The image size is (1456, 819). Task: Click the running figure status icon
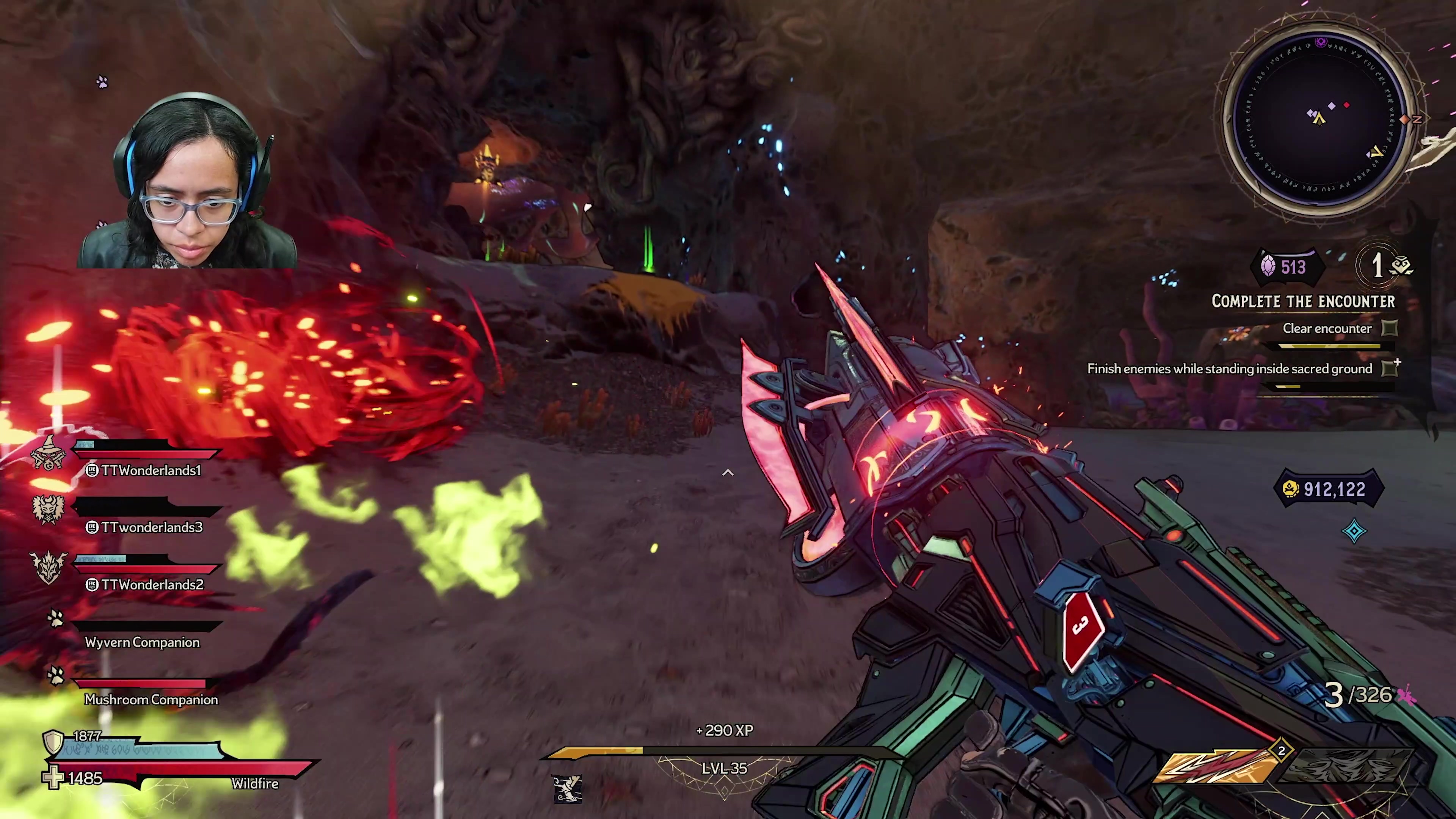[x=567, y=788]
